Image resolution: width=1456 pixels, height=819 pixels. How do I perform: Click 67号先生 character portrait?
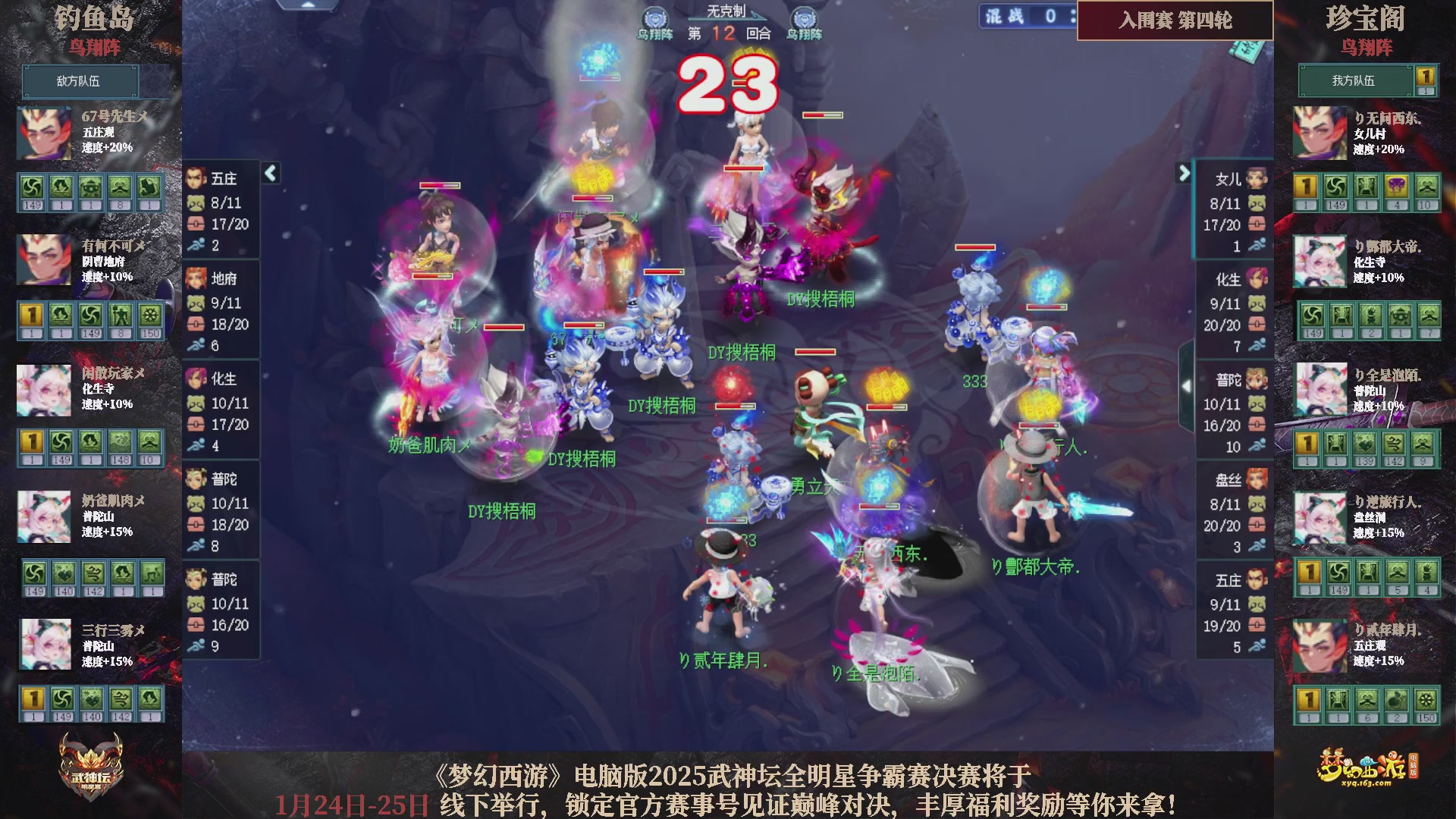tap(44, 133)
